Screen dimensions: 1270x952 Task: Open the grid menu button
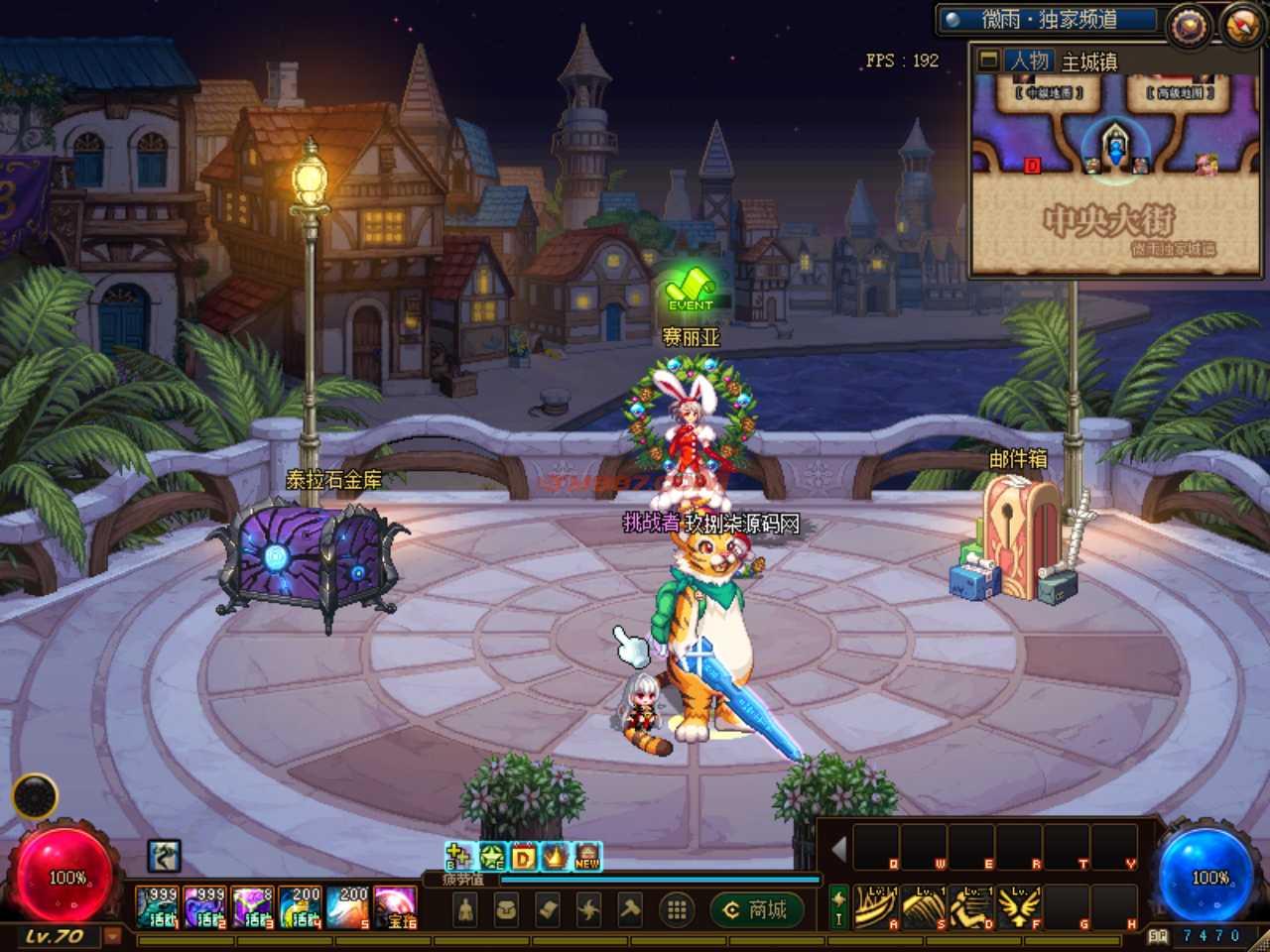pyautogui.click(x=677, y=909)
